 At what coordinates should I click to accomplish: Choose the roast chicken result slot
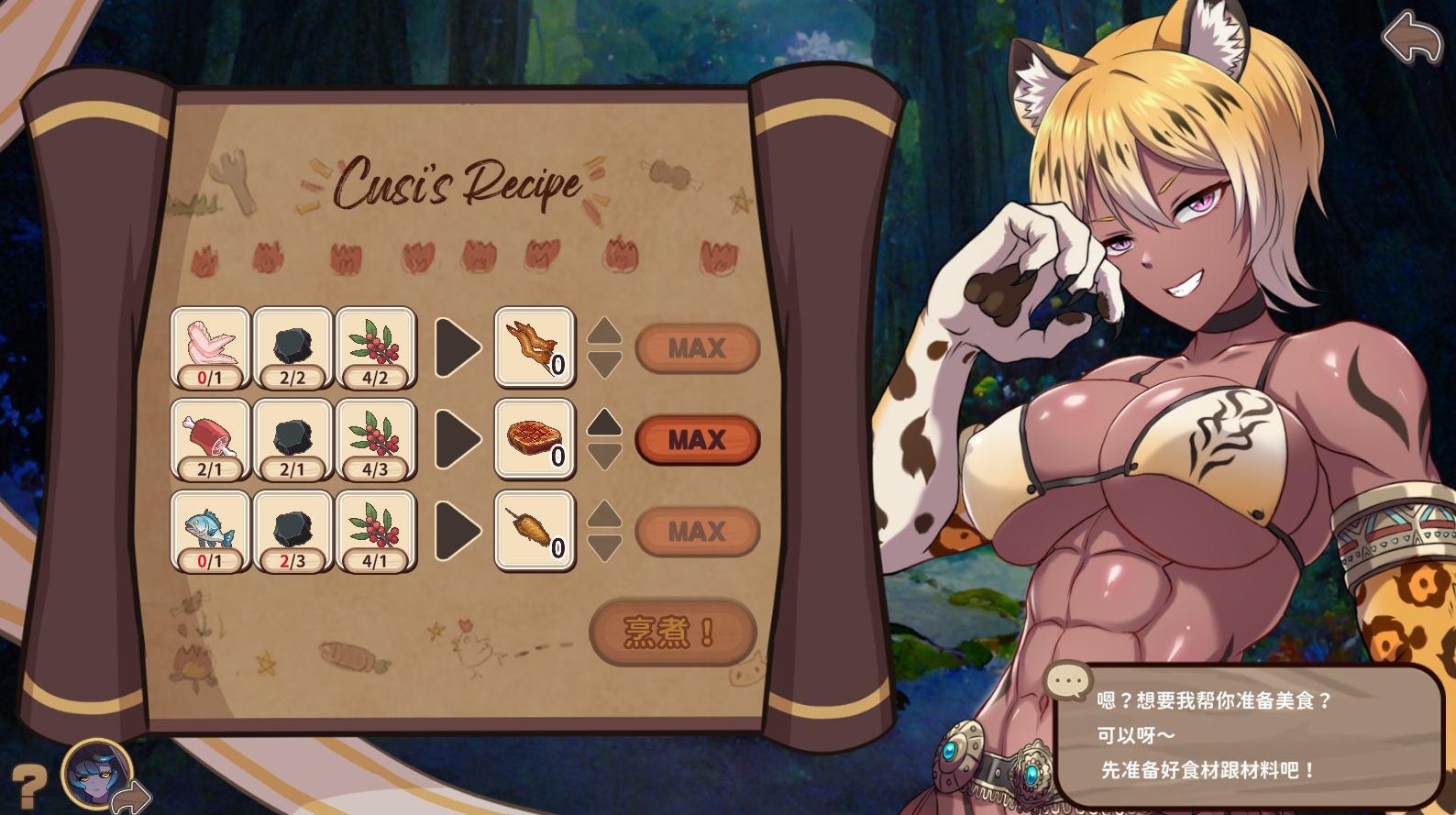pos(535,348)
